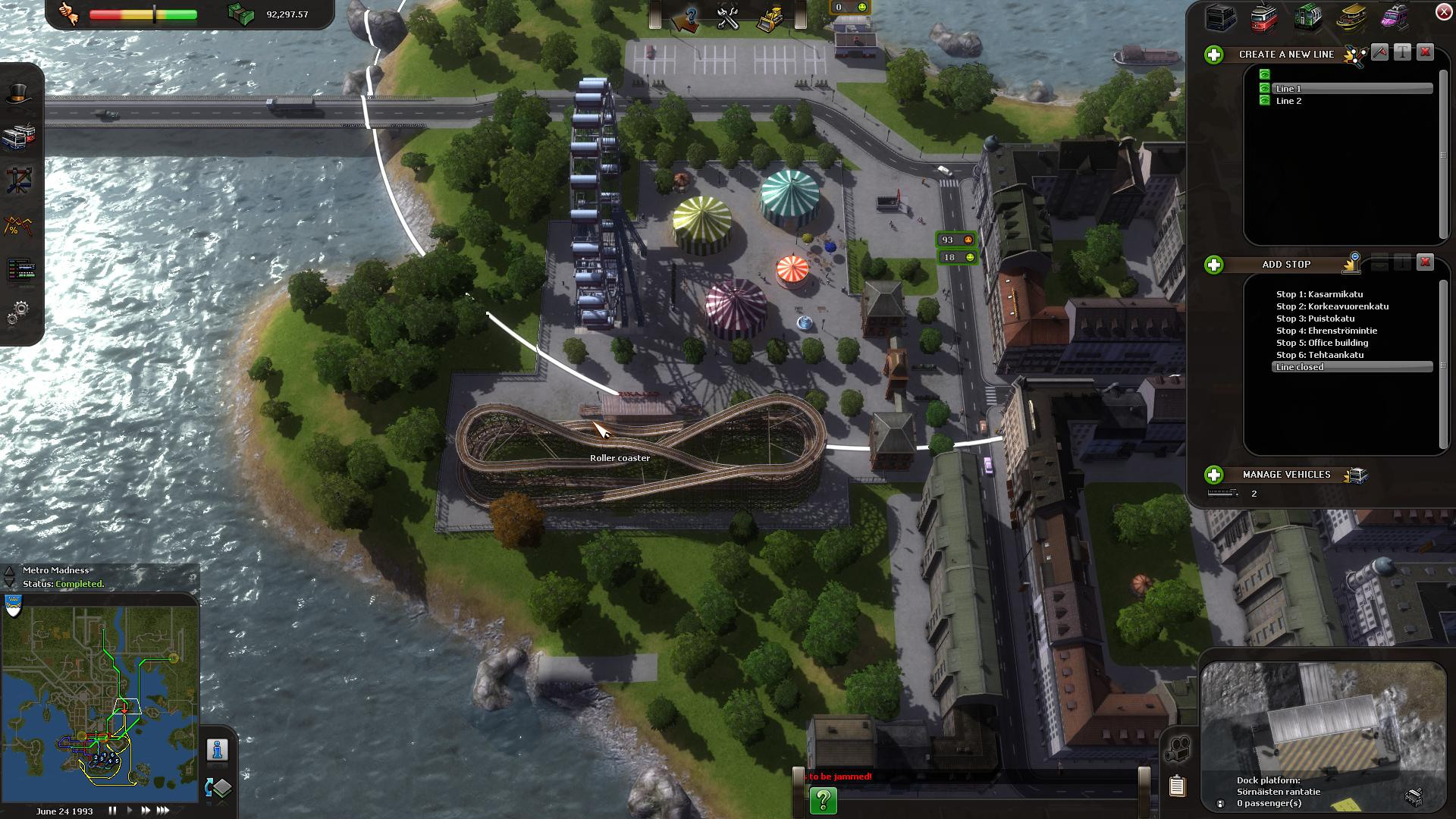Open the blue info button beside minimap

[218, 750]
